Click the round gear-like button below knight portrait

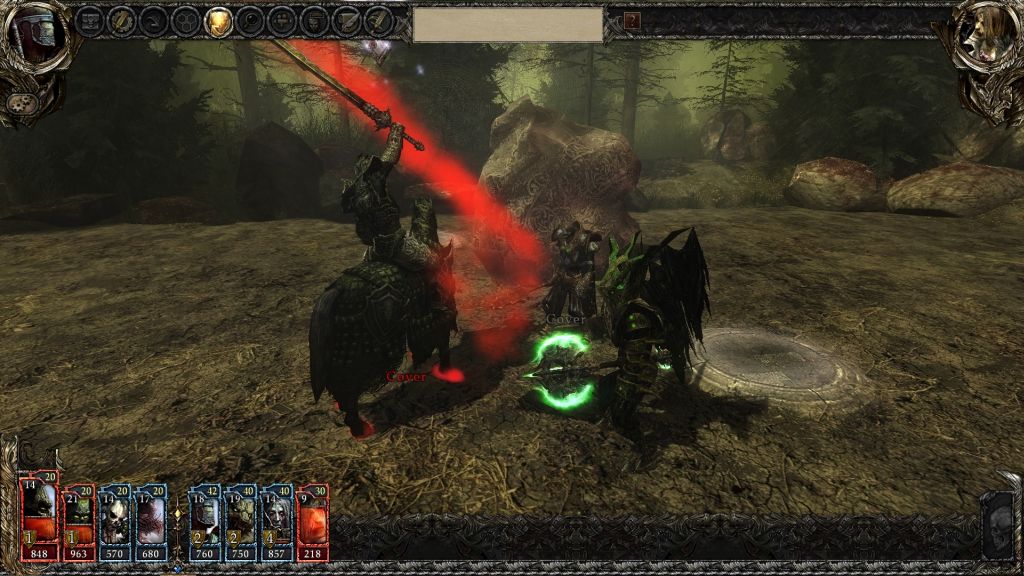pyautogui.click(x=20, y=102)
